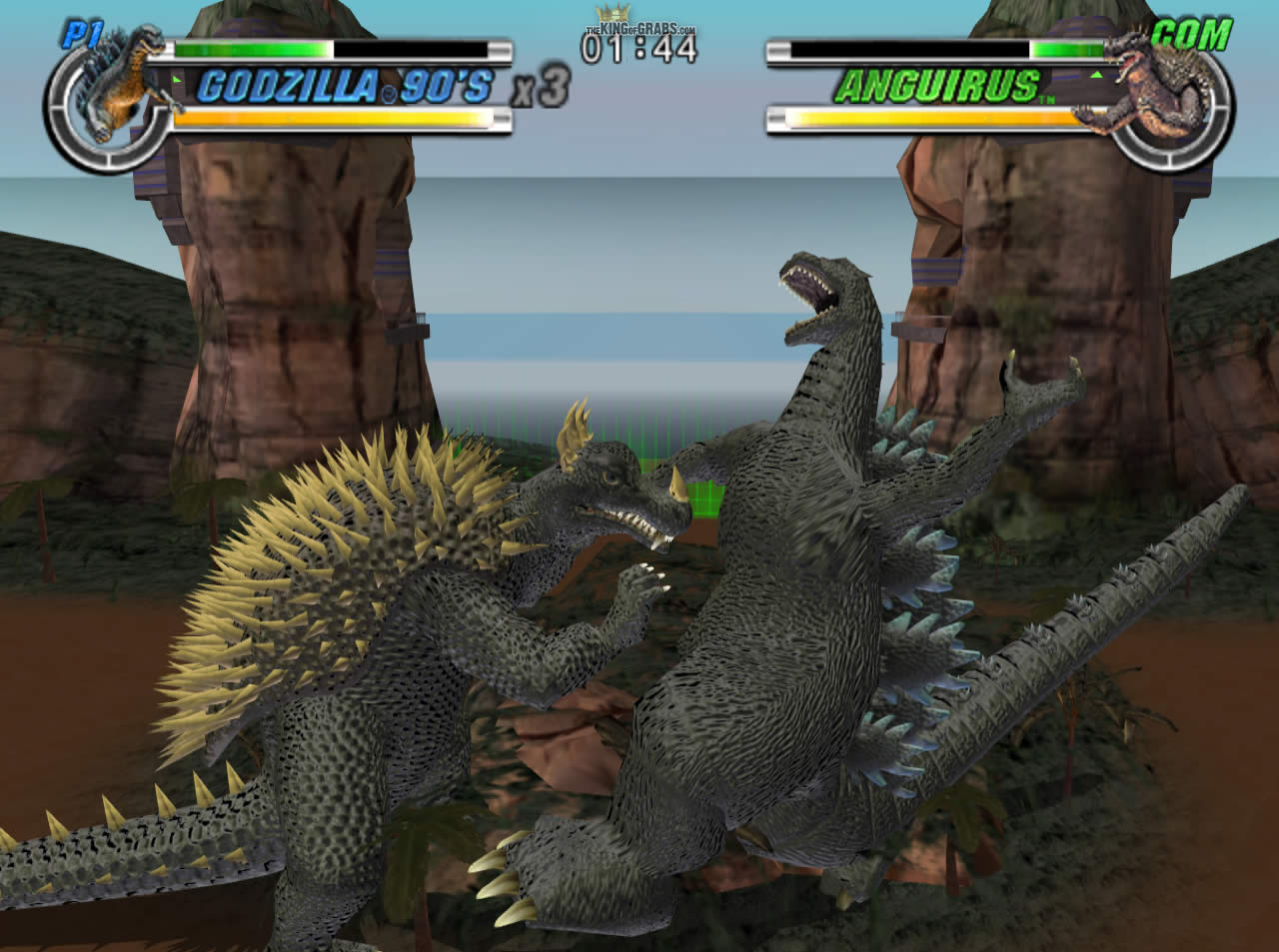The width and height of the screenshot is (1279, 952).
Task: Click the THEKINGOFGRABS.com watermark text
Action: point(639,29)
